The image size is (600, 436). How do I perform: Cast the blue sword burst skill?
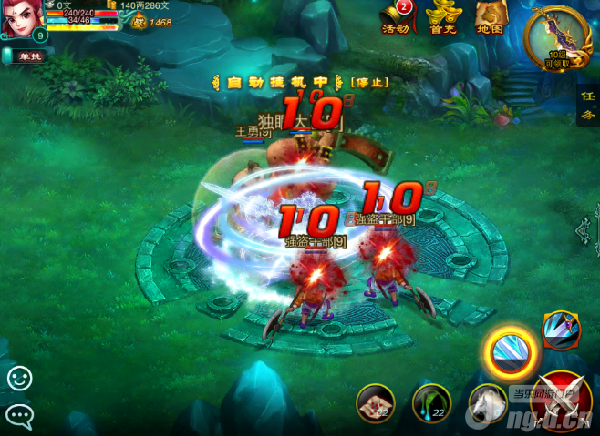click(558, 328)
